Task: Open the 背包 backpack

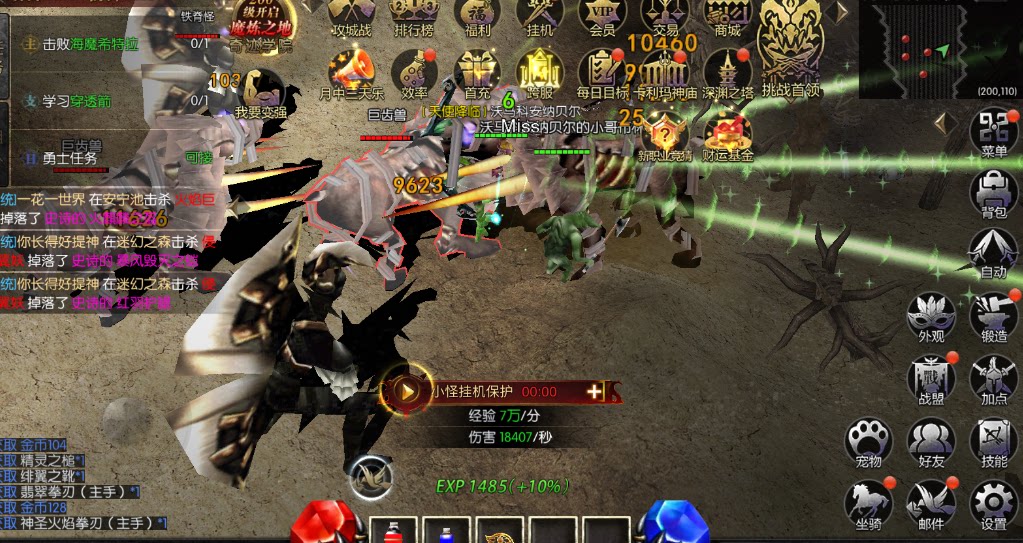Action: [x=994, y=190]
